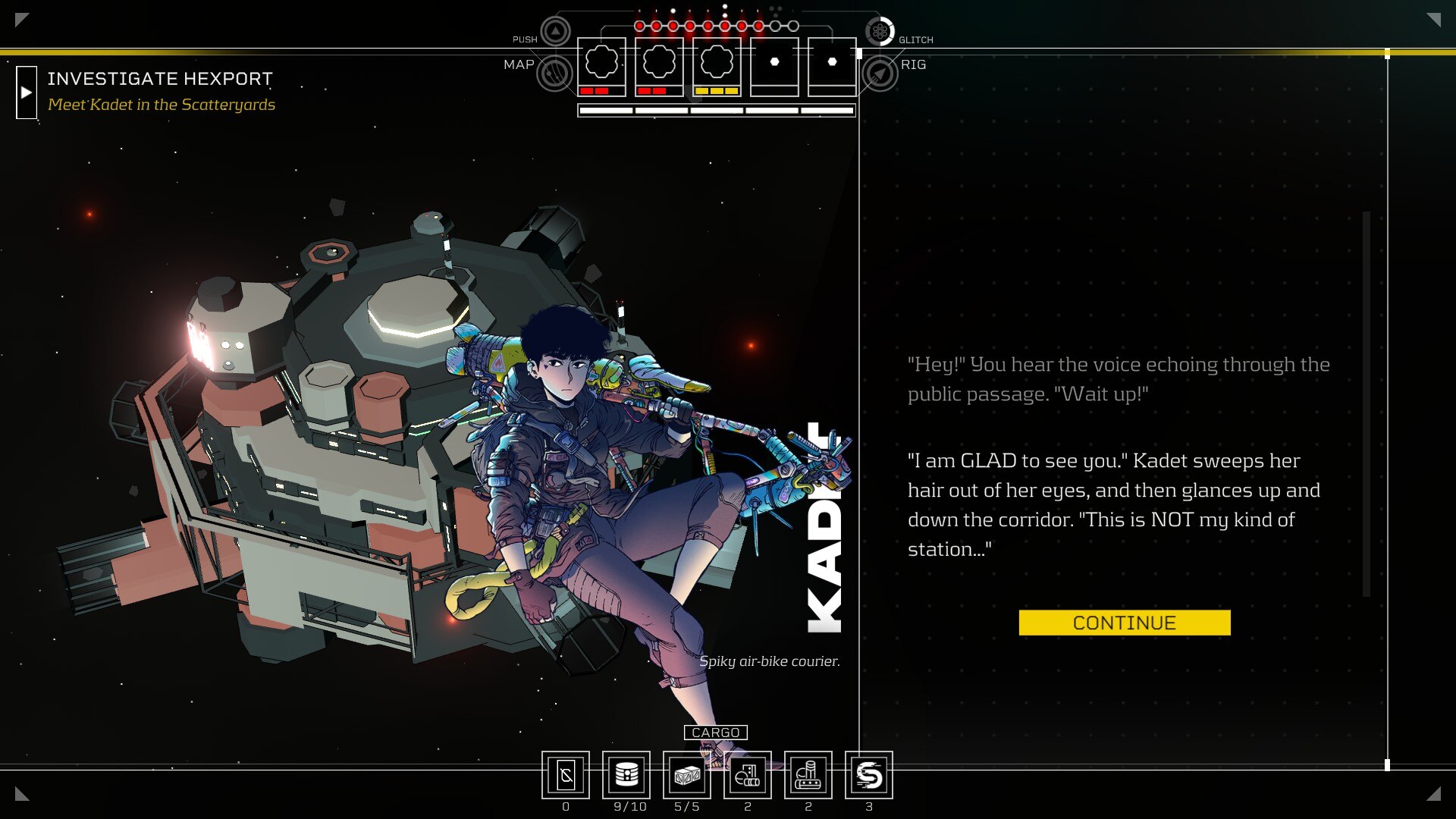Expand the Investigate Hexport objective arrow

[x=27, y=93]
